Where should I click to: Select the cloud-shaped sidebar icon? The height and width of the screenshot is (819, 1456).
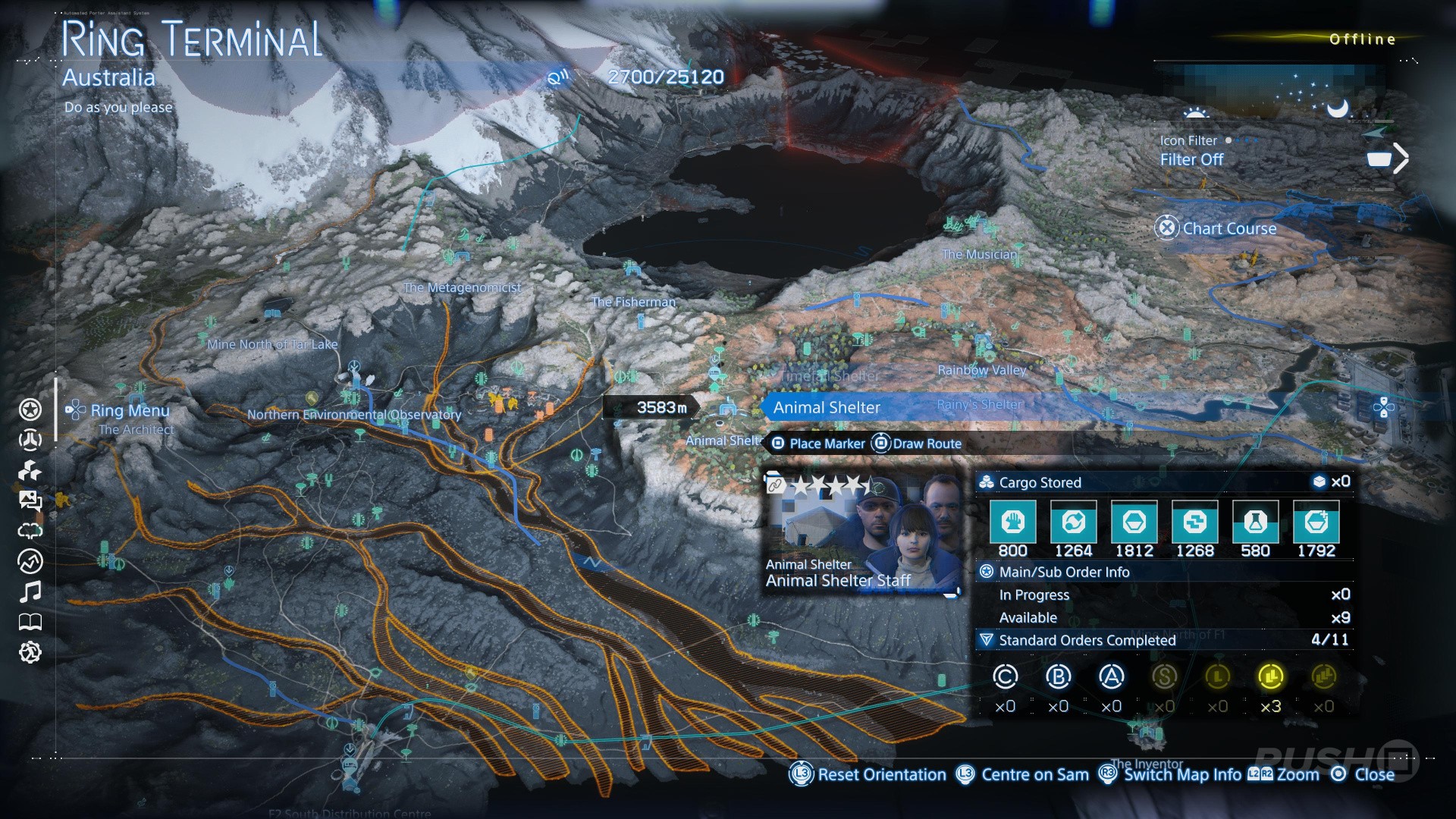tap(30, 530)
